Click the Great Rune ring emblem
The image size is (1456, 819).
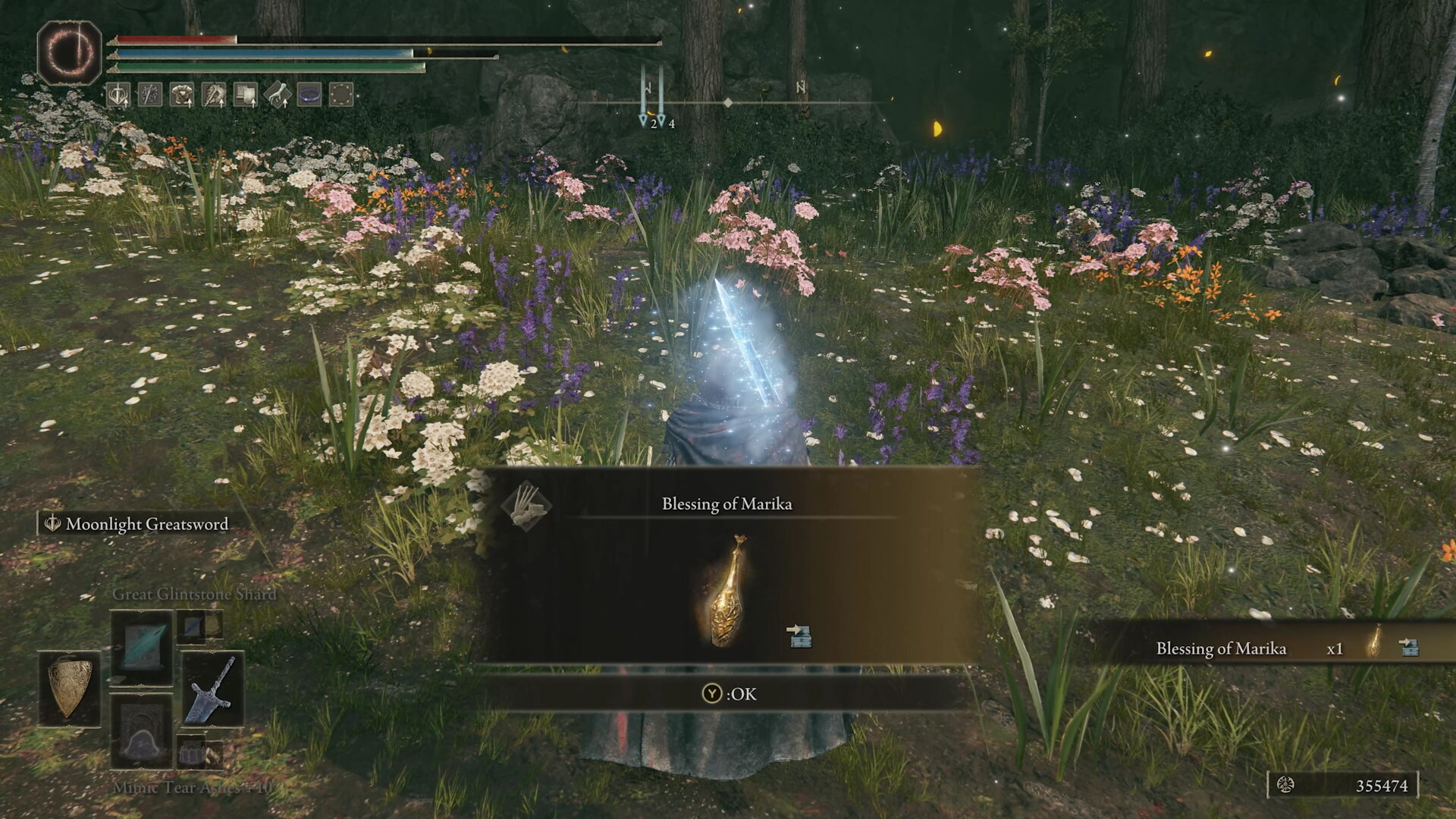pyautogui.click(x=69, y=52)
